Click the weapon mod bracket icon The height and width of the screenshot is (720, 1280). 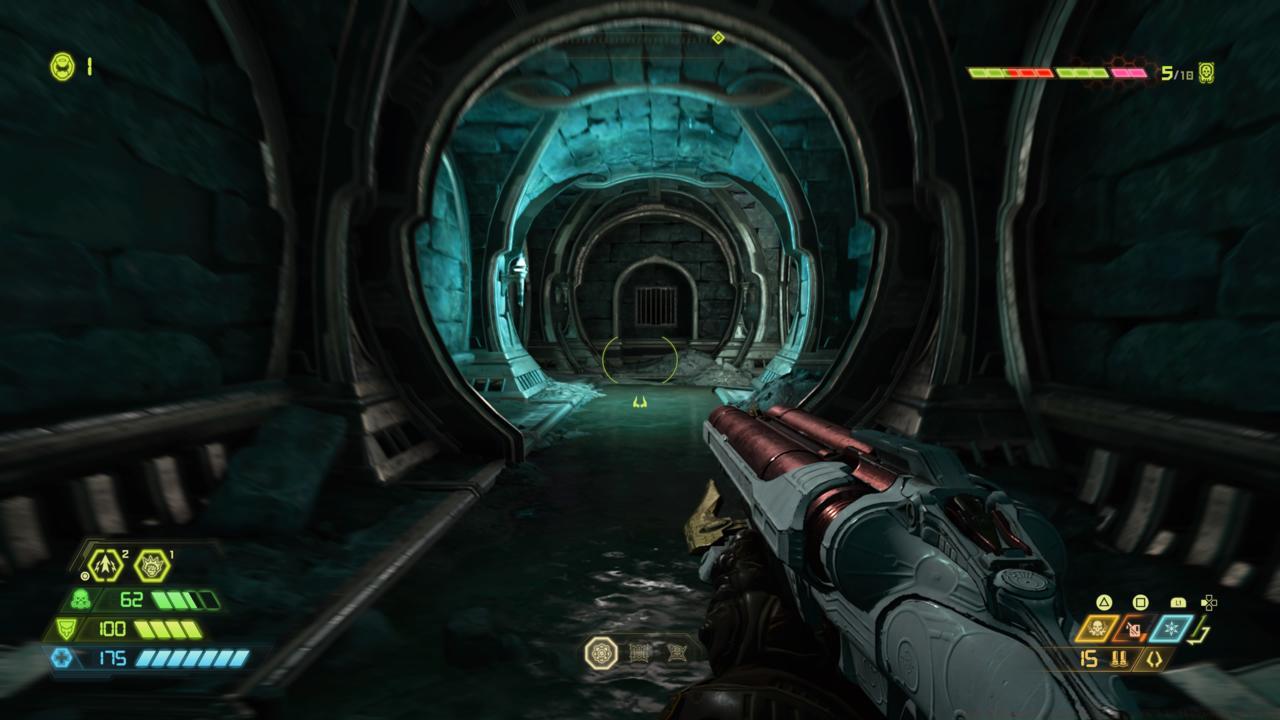click(x=1156, y=659)
